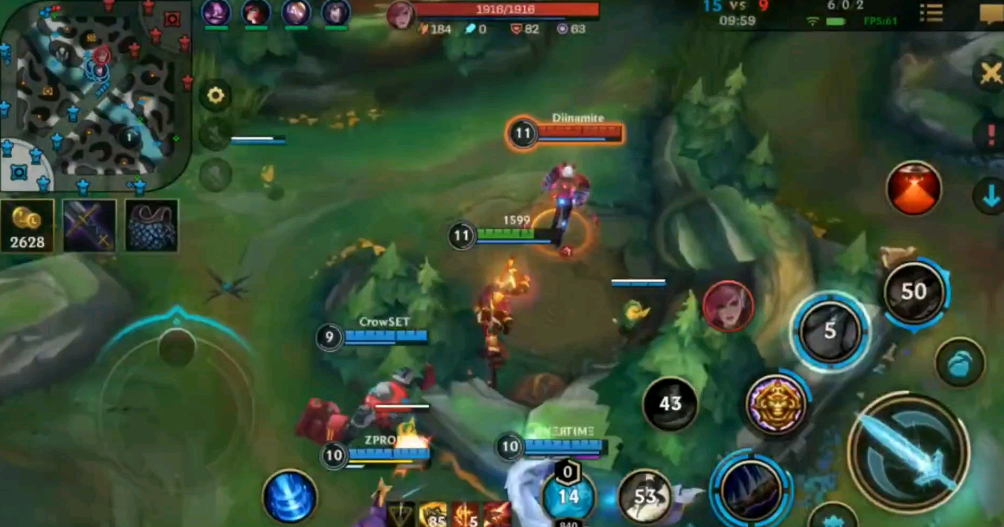
Task: Open settings with the yellow gear icon
Action: point(215,97)
